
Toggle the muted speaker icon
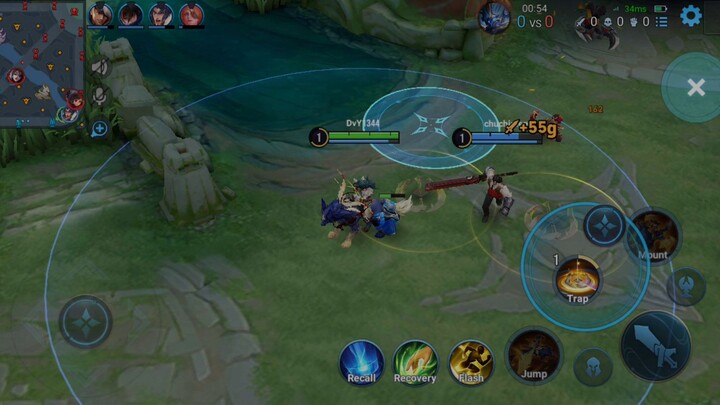100,66
